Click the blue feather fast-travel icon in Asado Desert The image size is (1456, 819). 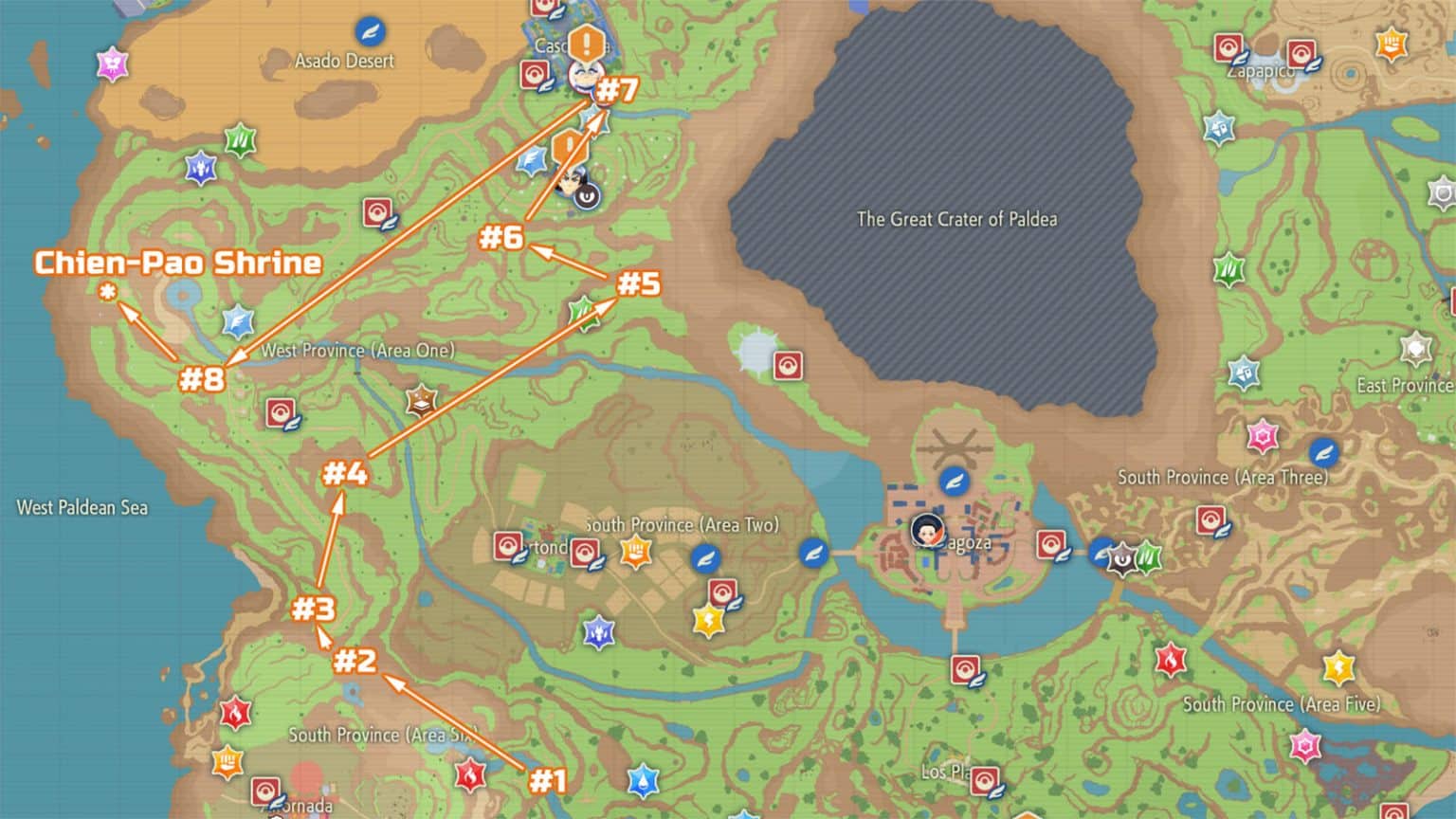click(370, 31)
